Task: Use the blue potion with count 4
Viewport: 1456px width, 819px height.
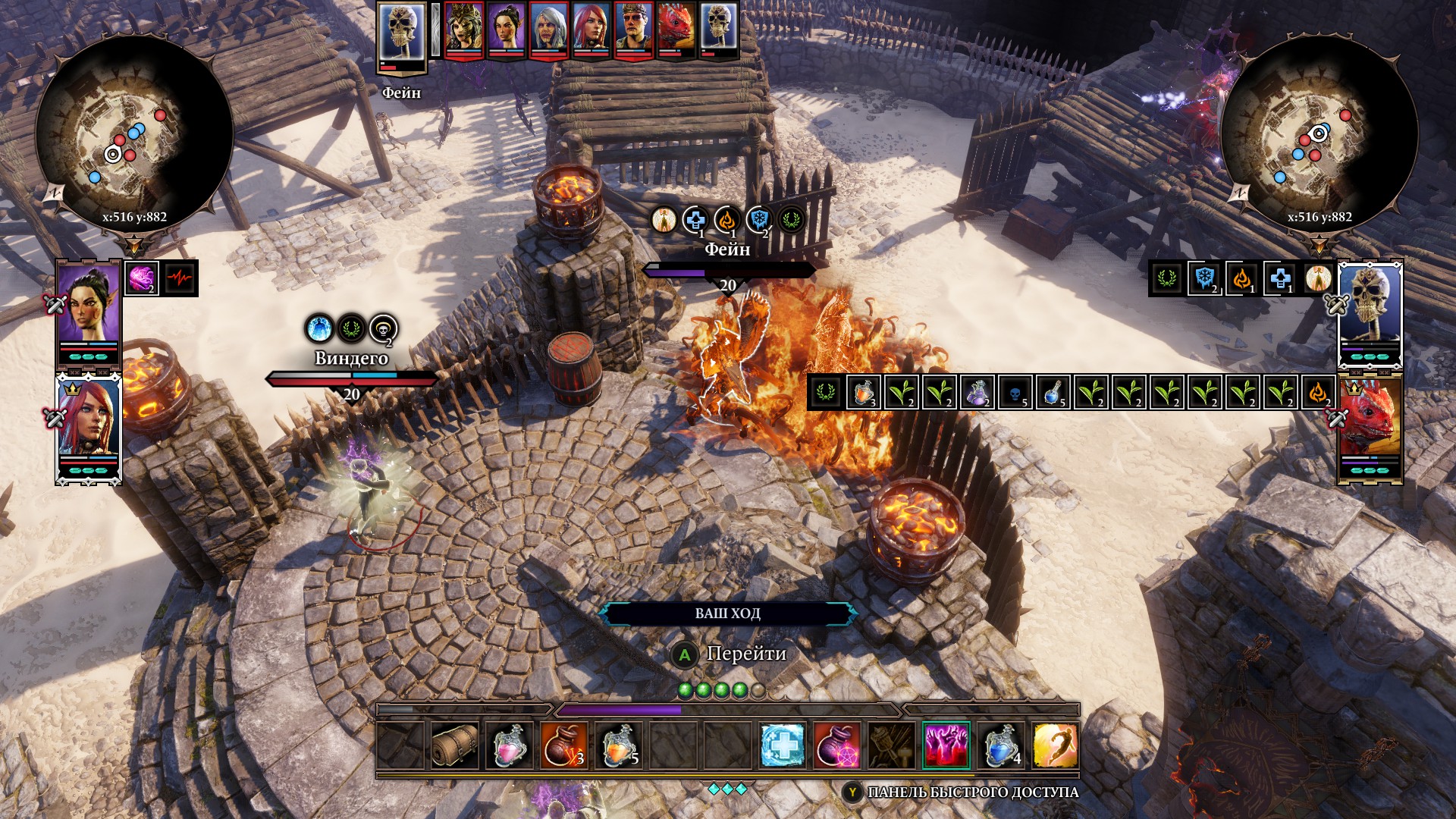Action: pos(1001,745)
